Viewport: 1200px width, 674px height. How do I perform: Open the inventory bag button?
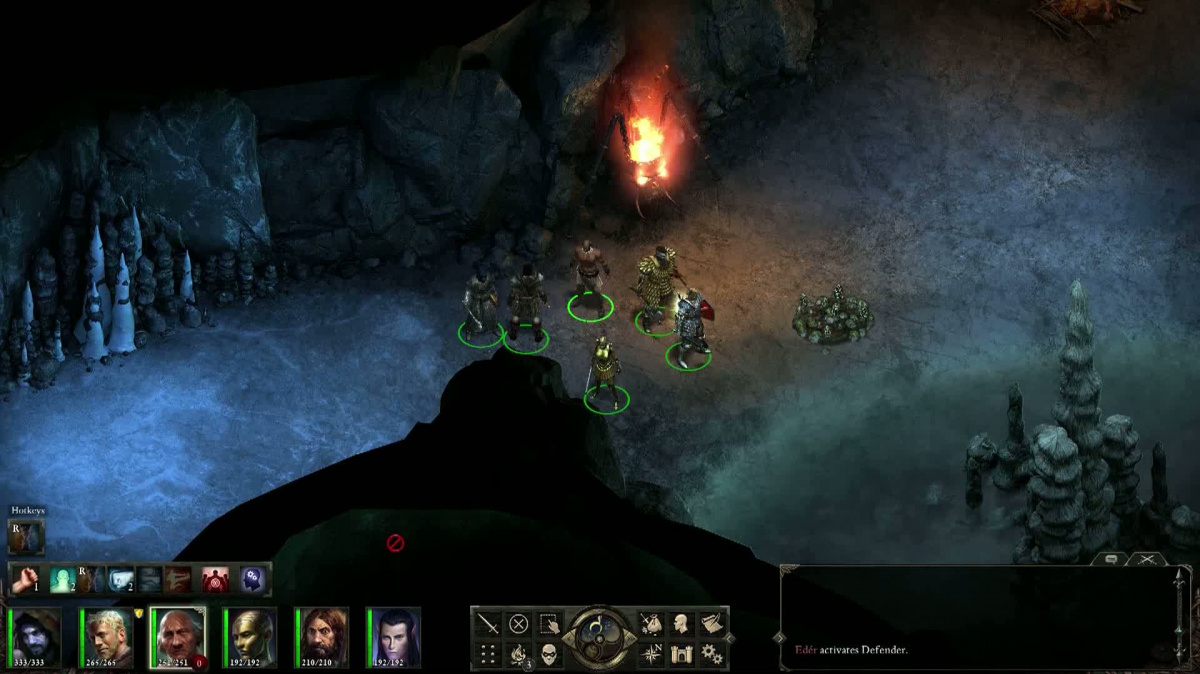(x=651, y=624)
